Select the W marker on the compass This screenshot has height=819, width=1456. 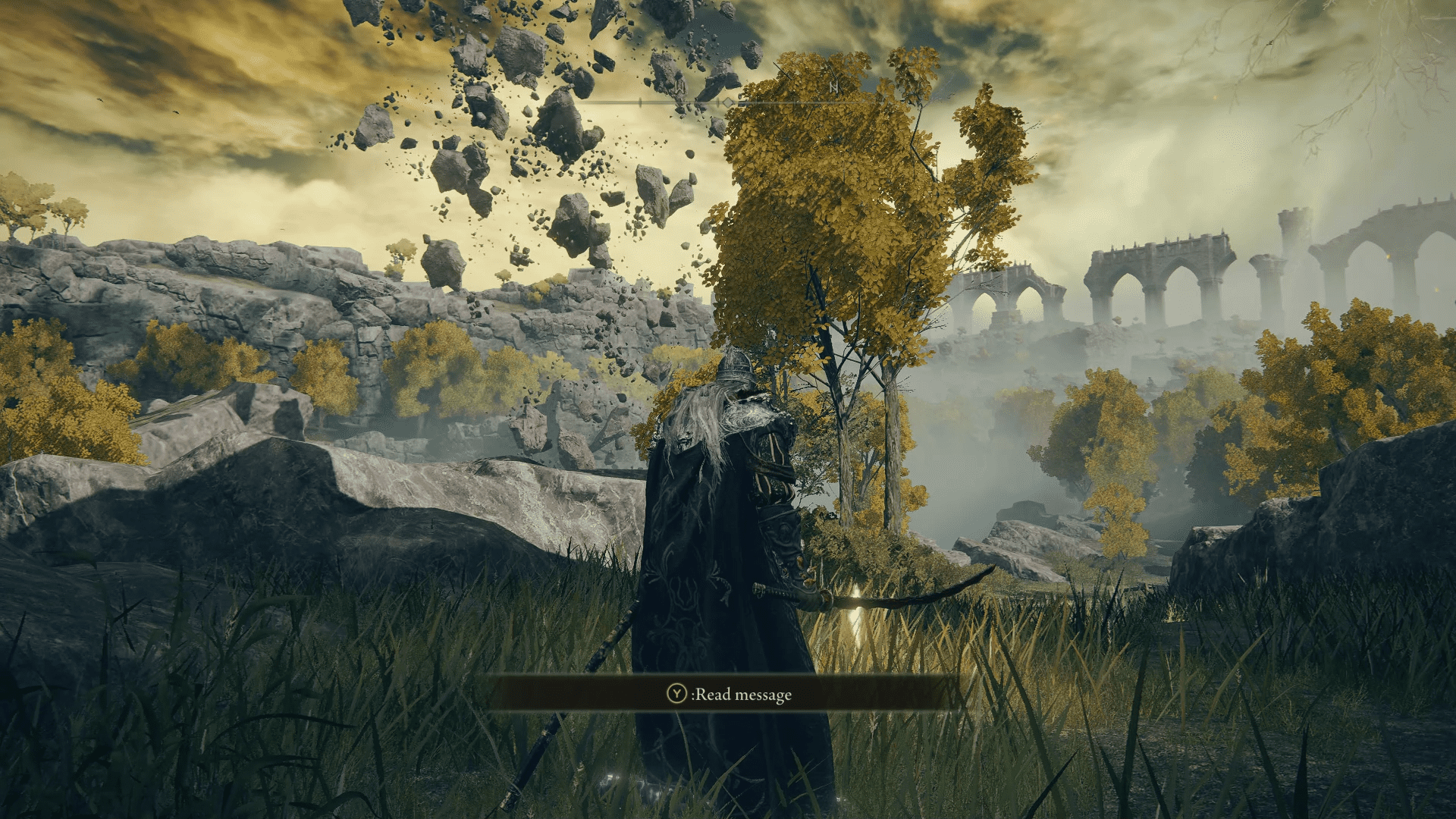679,88
